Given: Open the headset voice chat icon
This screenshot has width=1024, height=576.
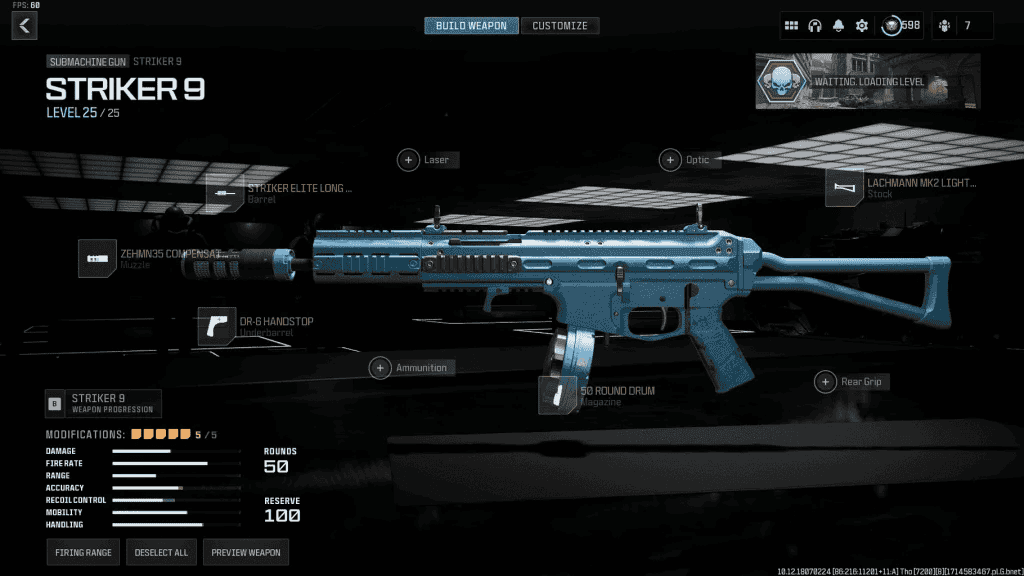Looking at the screenshot, I should click(x=815, y=25).
